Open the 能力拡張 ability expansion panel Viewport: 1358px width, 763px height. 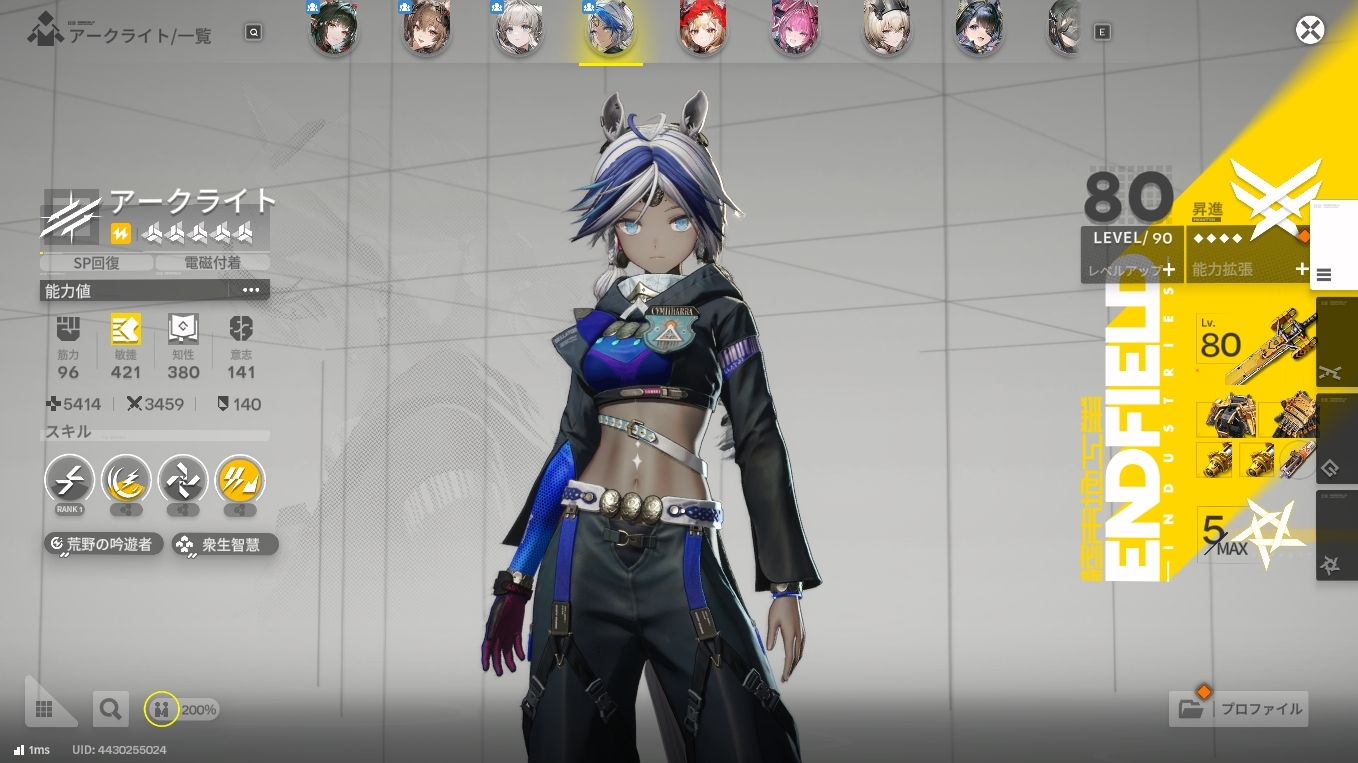[x=1248, y=269]
